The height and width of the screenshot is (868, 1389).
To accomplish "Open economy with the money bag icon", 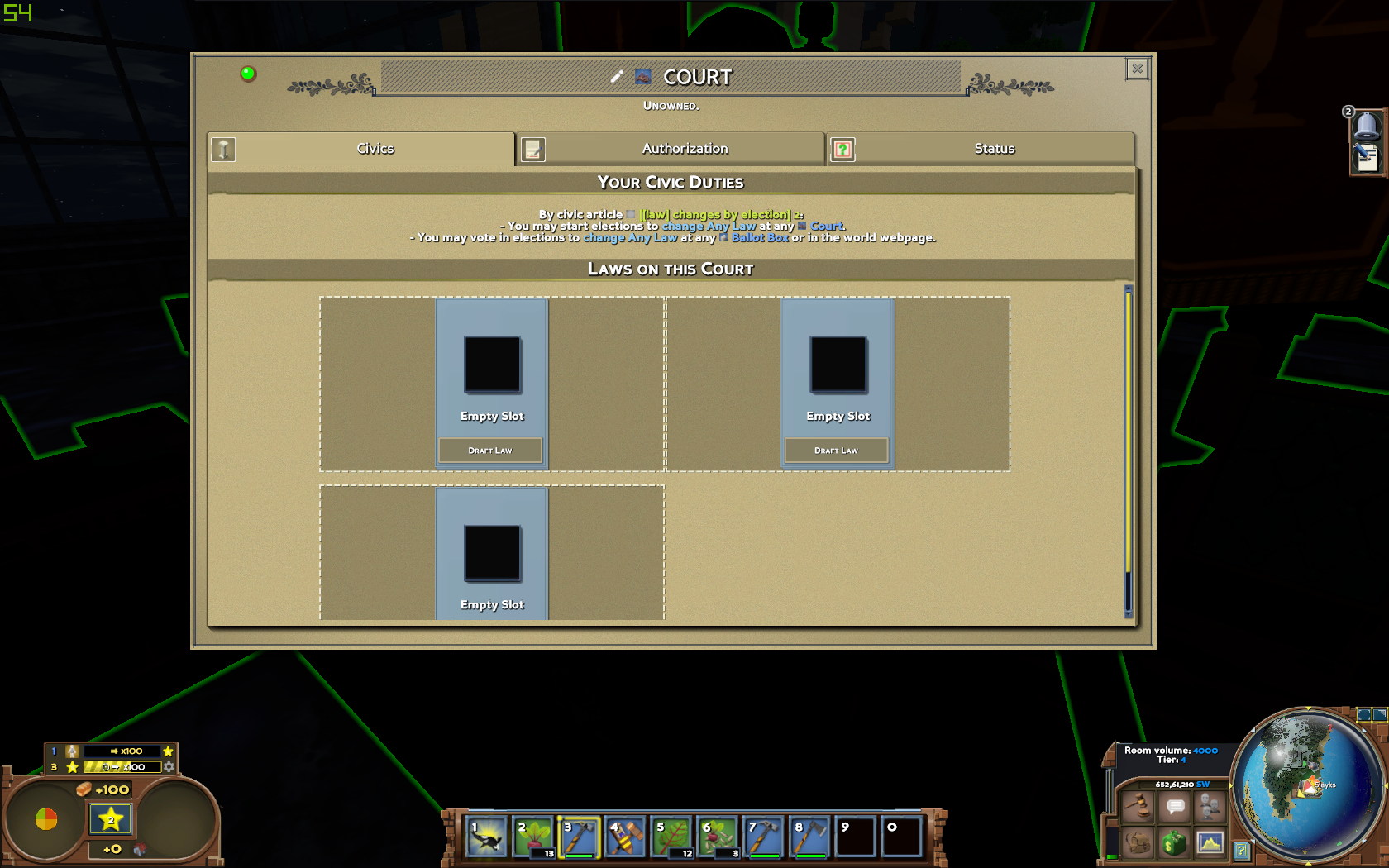I will pos(1174,843).
